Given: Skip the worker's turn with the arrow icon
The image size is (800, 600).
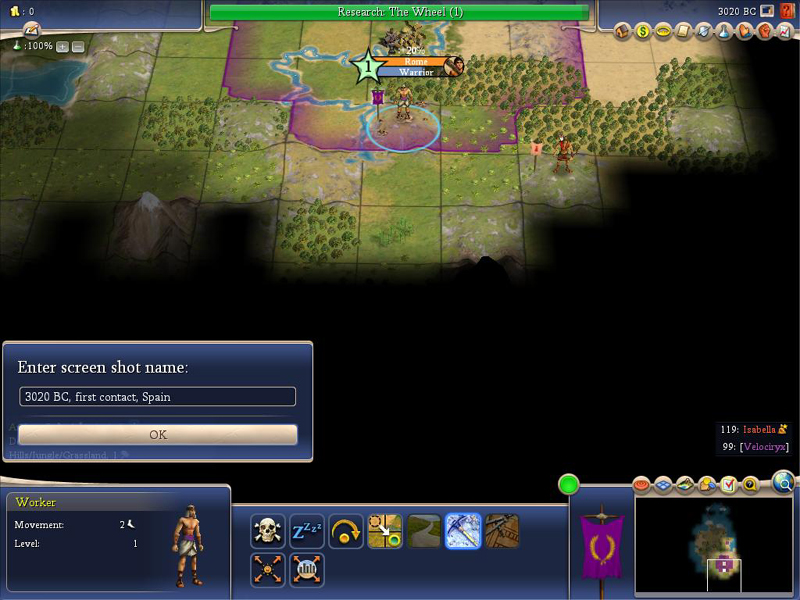Looking at the screenshot, I should click(346, 531).
